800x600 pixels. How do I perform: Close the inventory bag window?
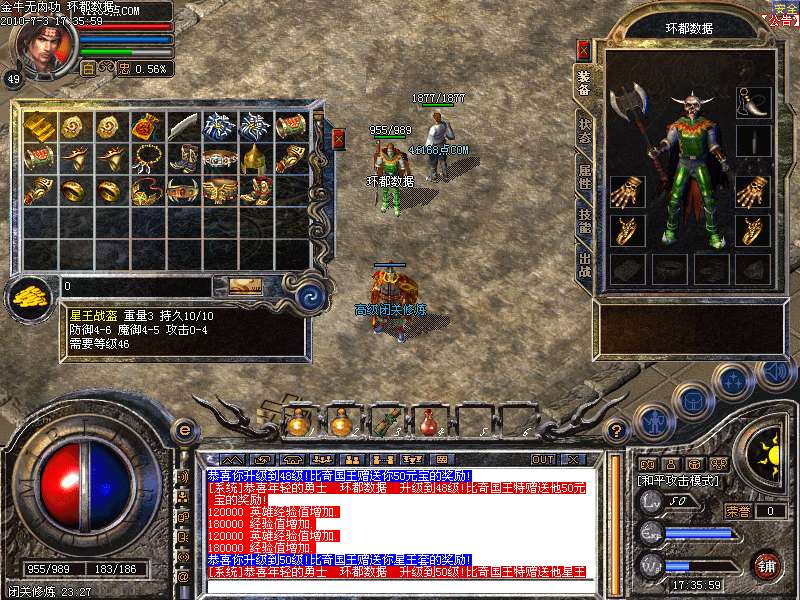(338, 139)
